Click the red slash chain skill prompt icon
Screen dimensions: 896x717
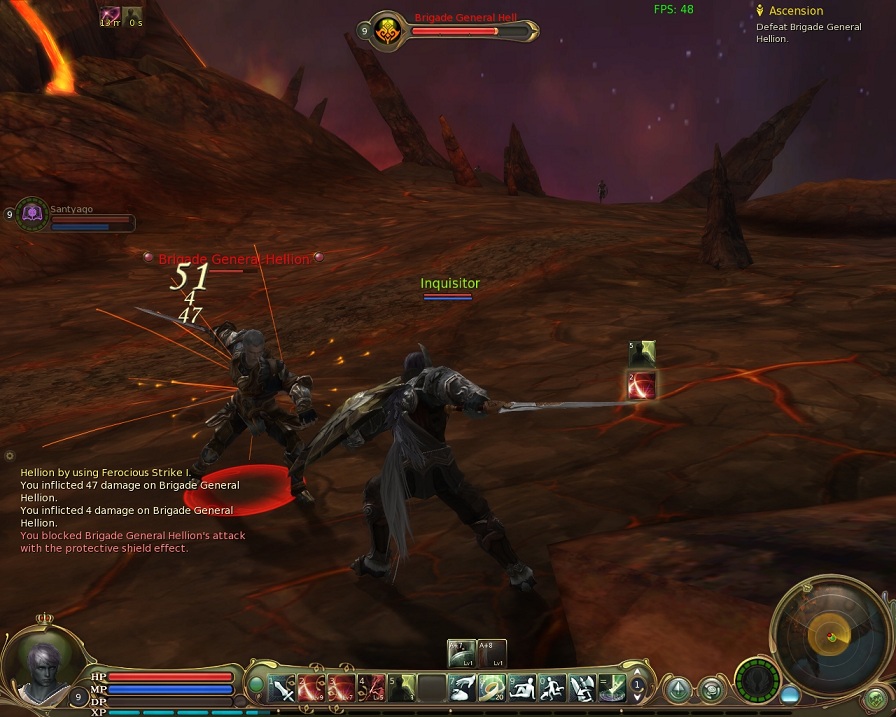tap(642, 385)
